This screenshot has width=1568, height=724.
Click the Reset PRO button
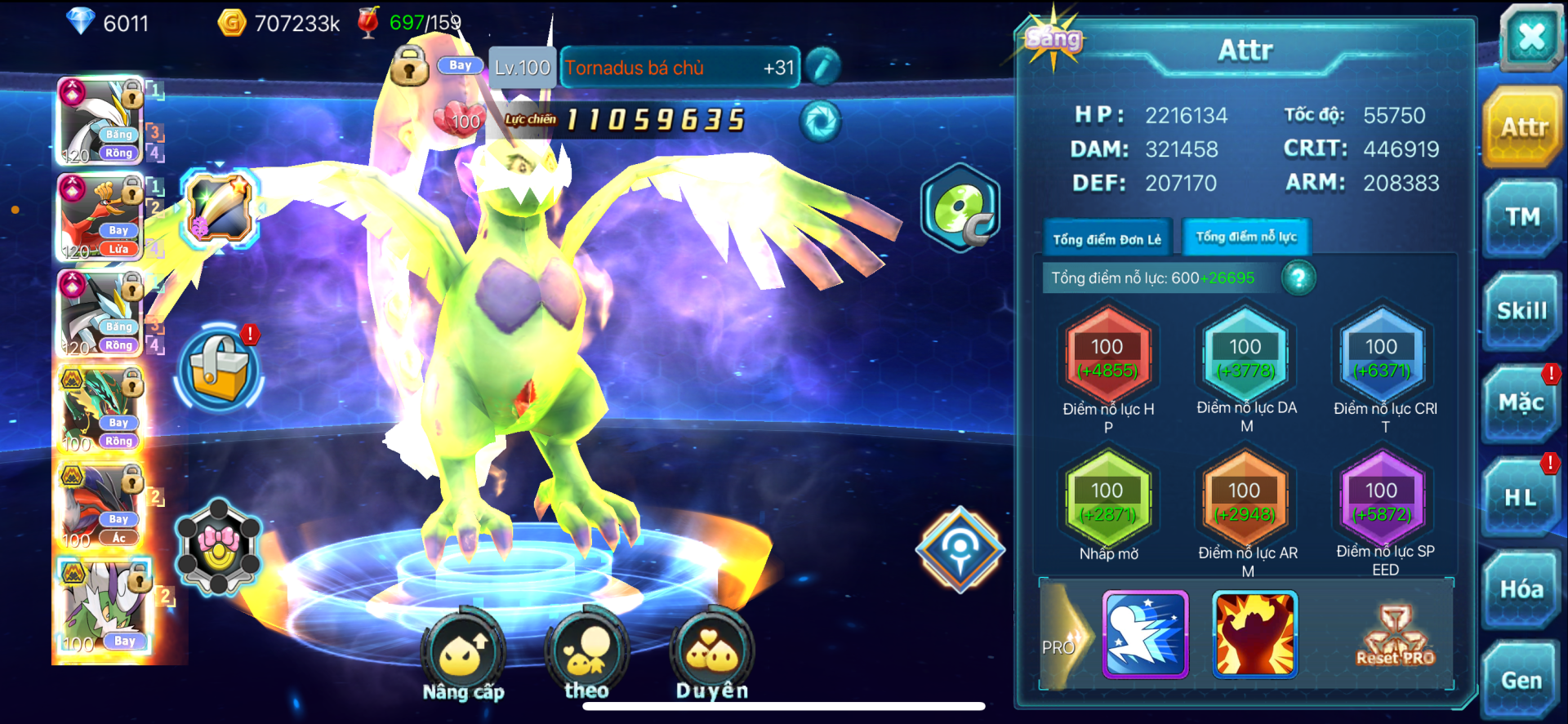click(1395, 636)
